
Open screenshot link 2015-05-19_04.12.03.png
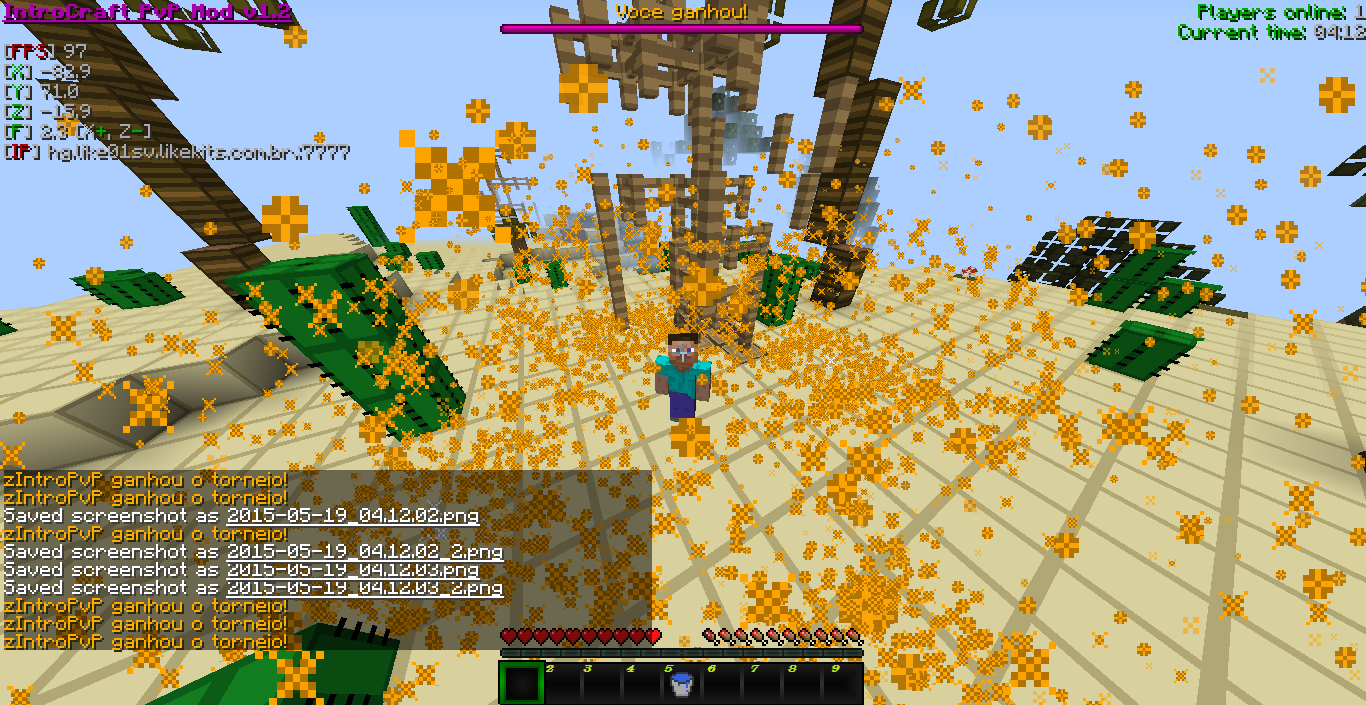pyautogui.click(x=352, y=570)
